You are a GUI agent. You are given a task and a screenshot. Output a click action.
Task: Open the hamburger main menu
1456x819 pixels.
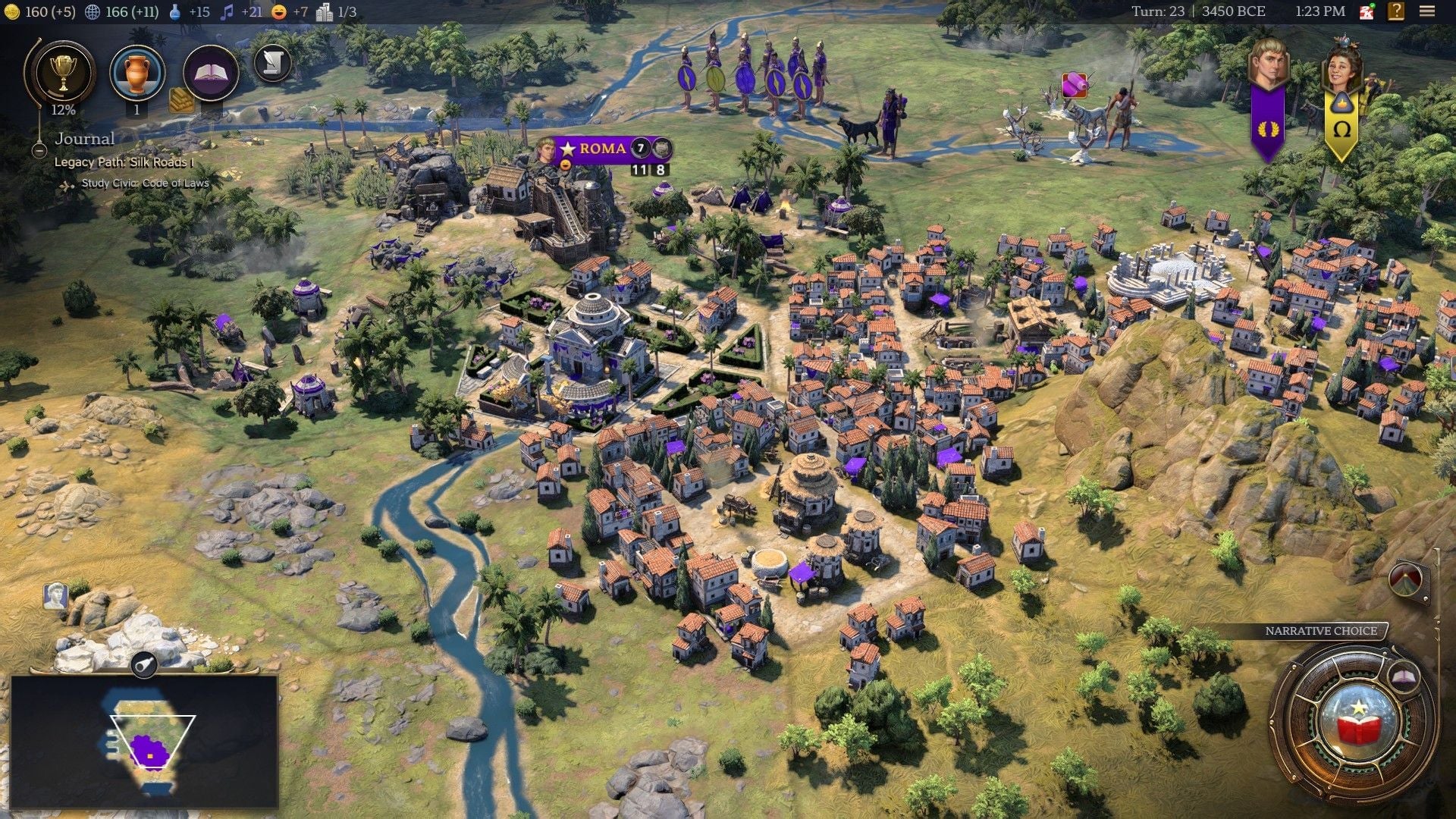click(x=1426, y=11)
